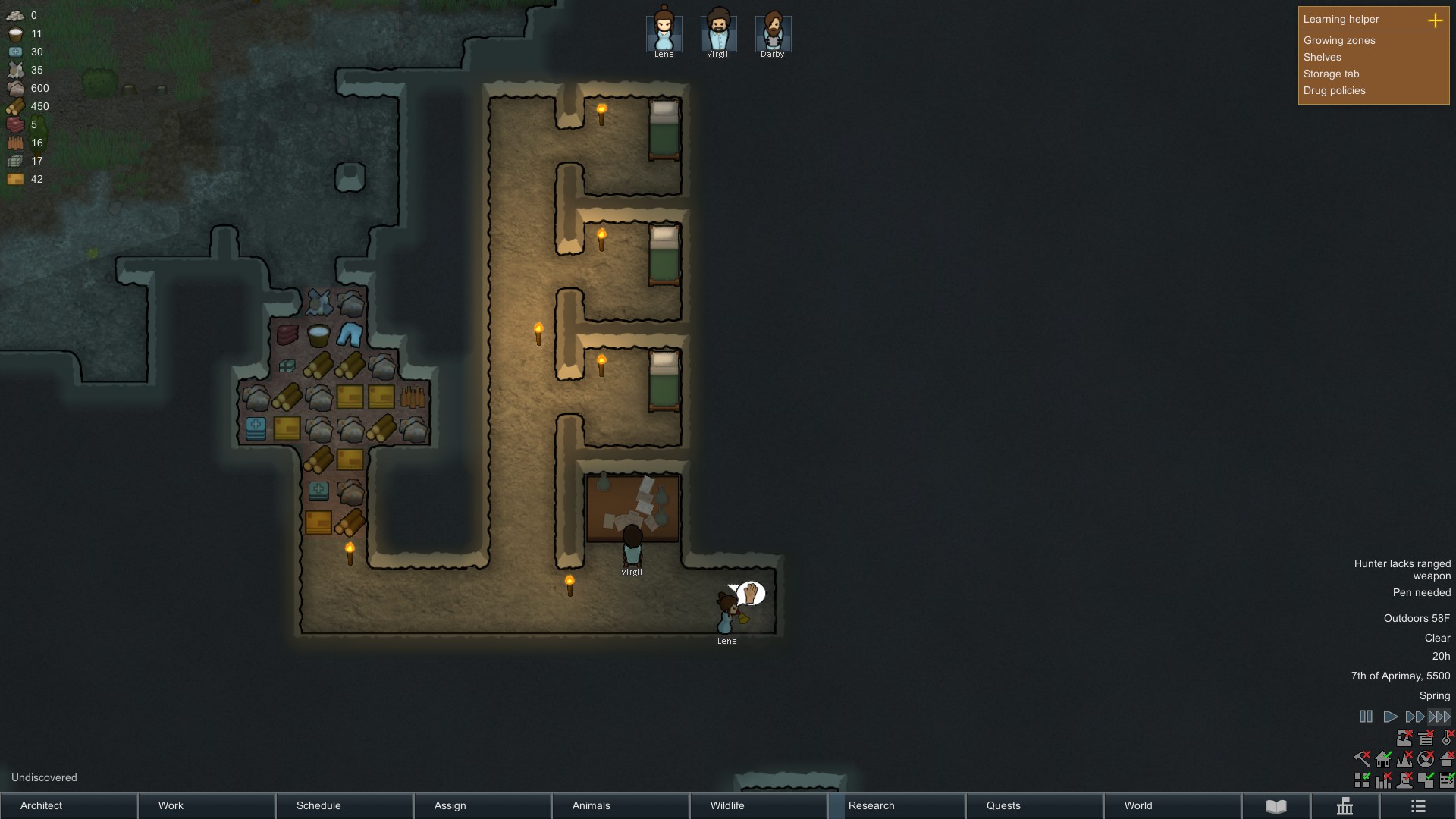Click the beer resource icon showing 16

(x=15, y=143)
